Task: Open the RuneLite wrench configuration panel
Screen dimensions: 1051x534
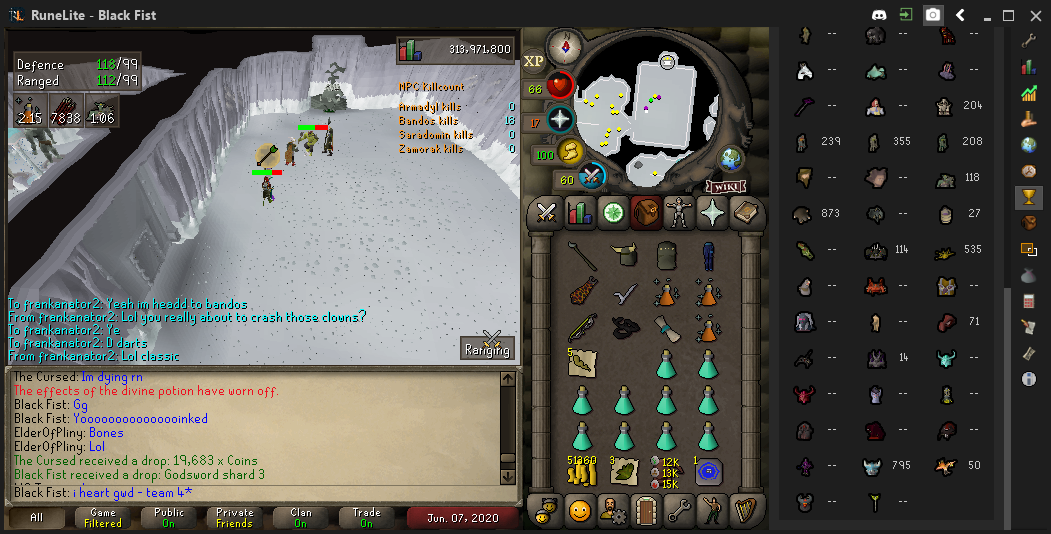Action: point(1028,40)
